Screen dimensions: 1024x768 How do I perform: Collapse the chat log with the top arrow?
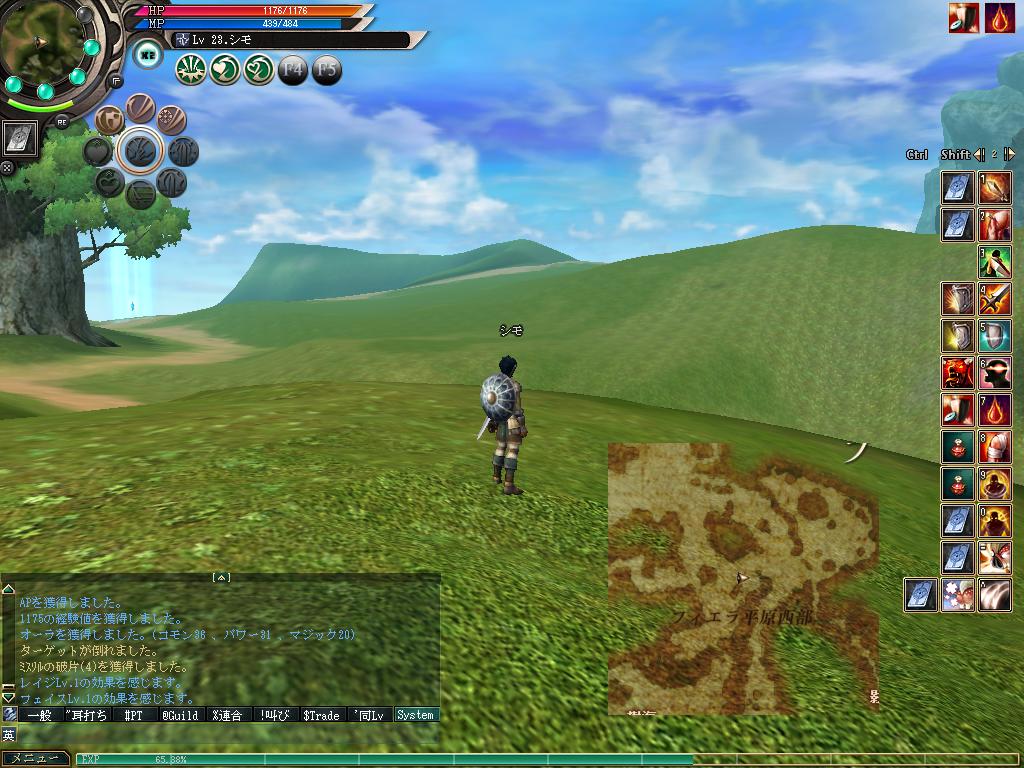pyautogui.click(x=222, y=577)
